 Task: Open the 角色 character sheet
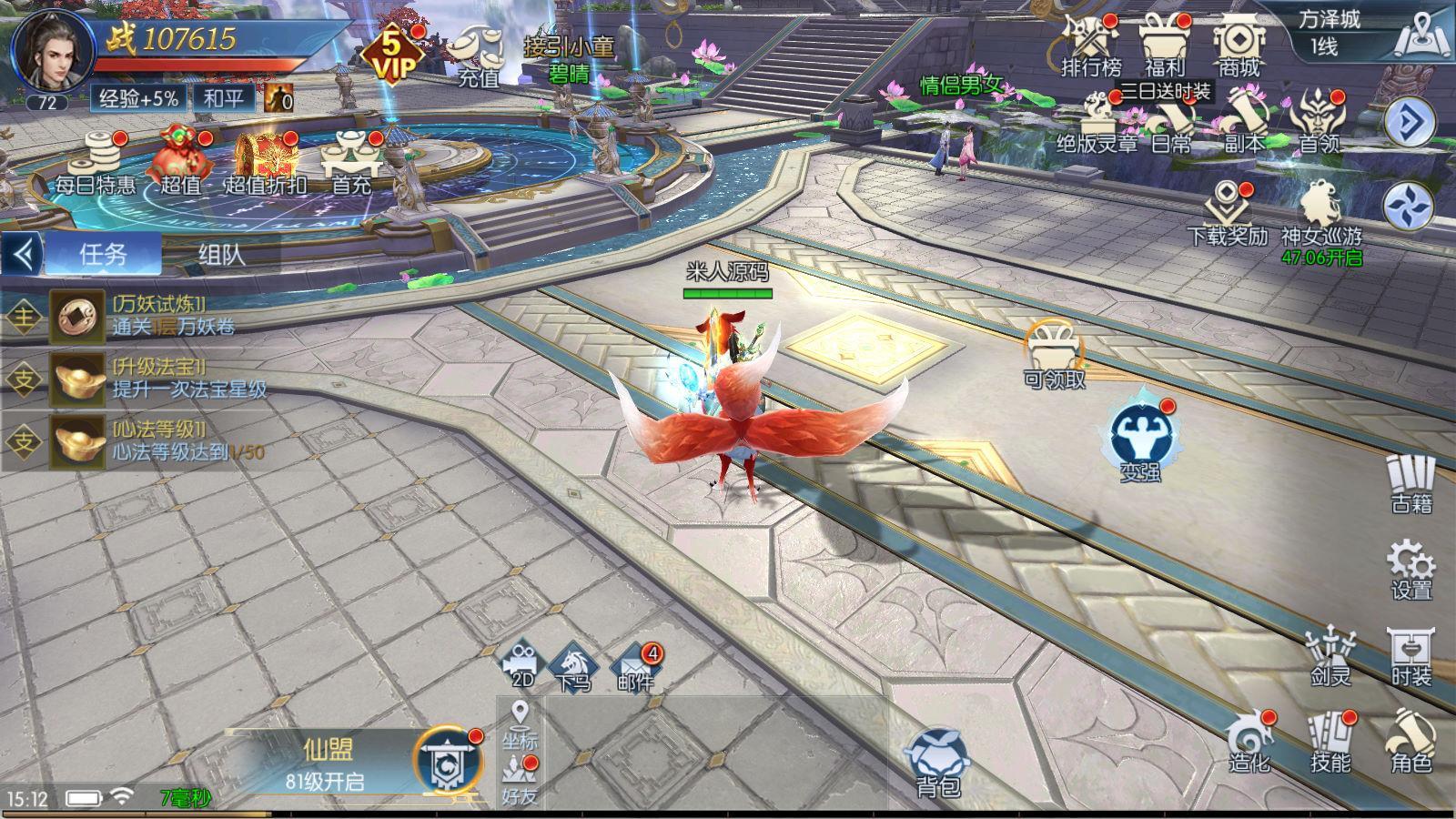tap(1411, 742)
